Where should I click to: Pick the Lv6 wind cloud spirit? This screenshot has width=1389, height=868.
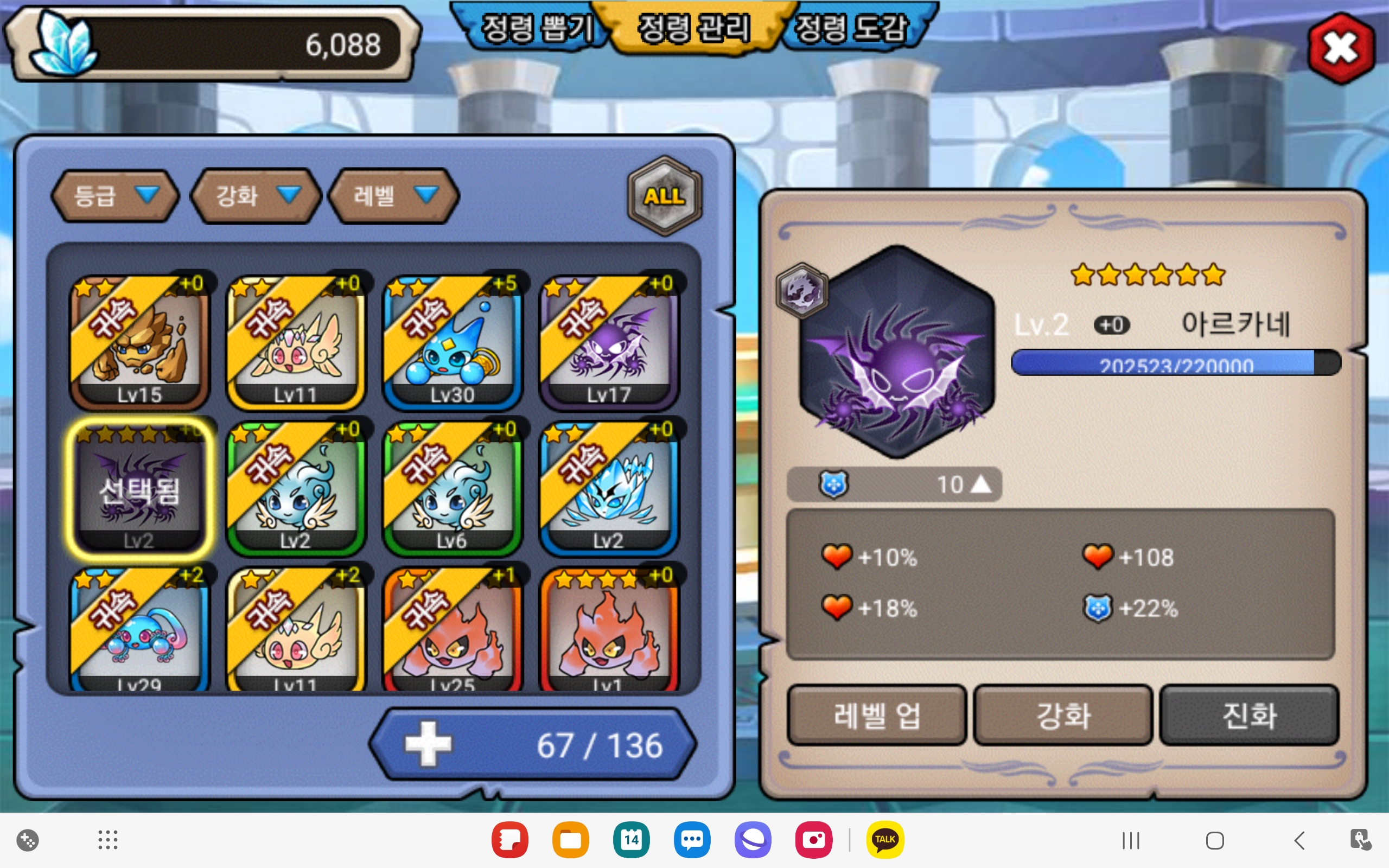pos(453,488)
